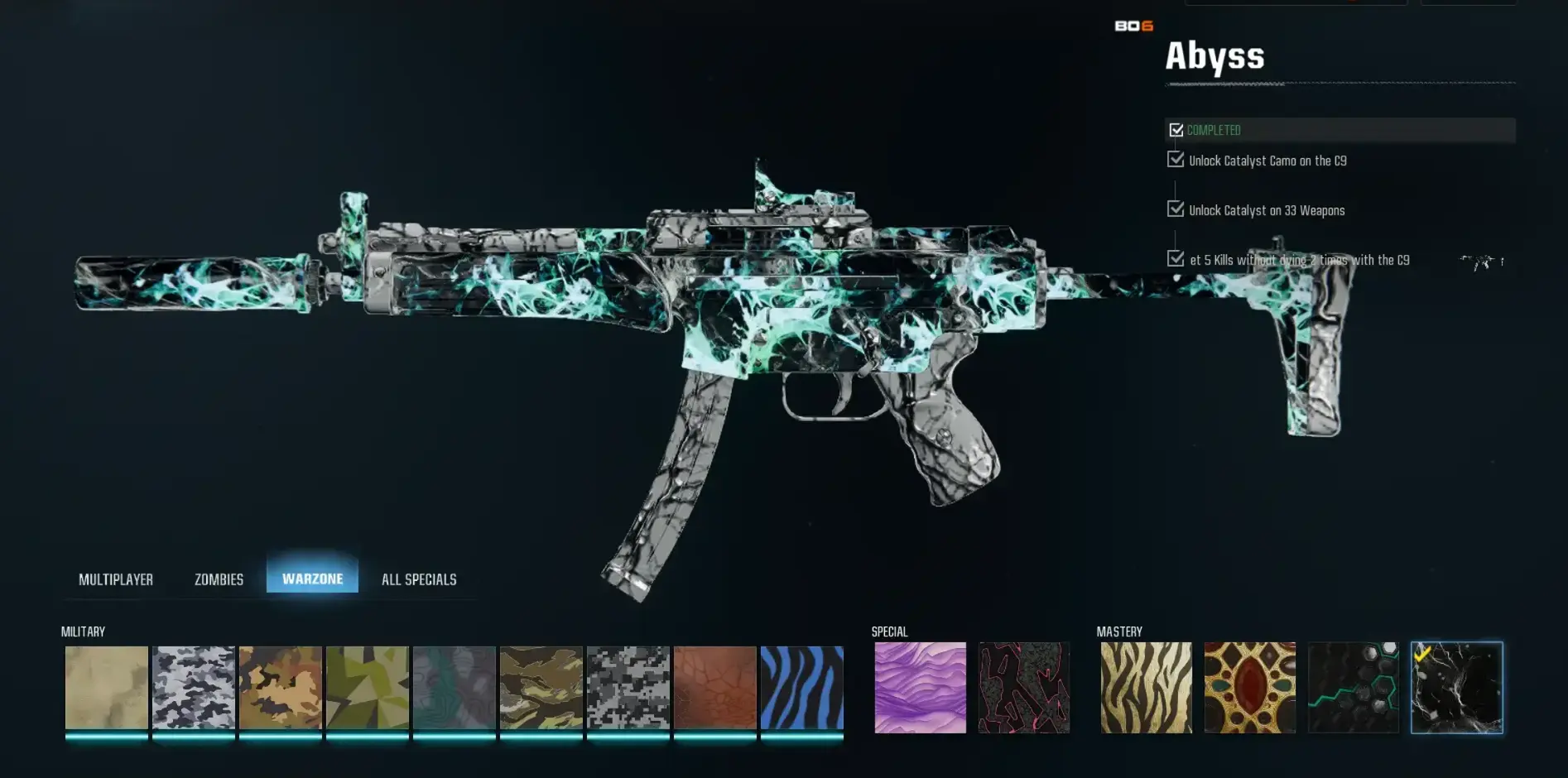Pick the grey digital pixel camo
Screen dimensions: 1568x778
pos(628,688)
